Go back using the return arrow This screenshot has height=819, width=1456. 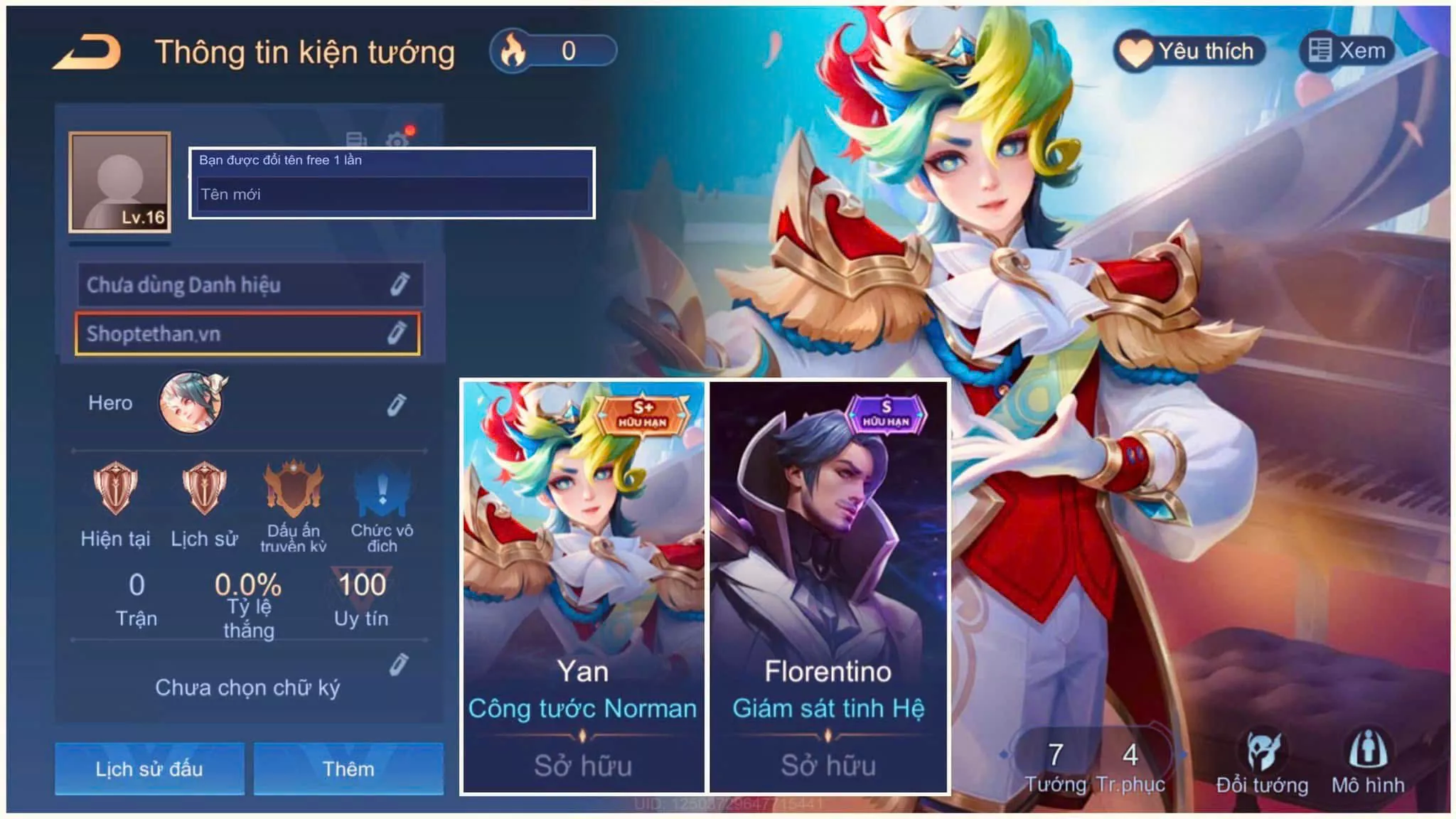click(87, 53)
